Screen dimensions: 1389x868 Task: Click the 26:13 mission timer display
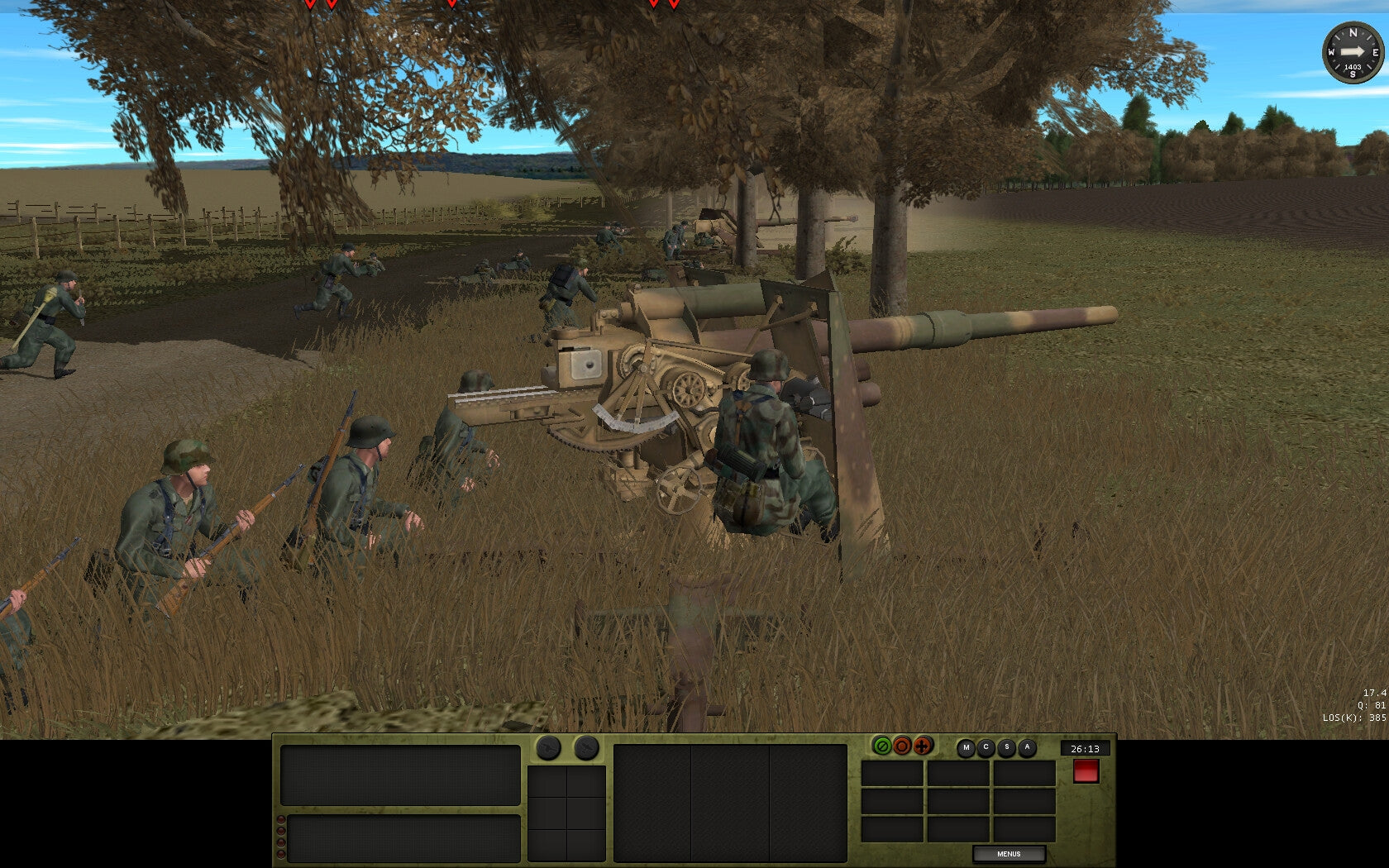(x=1085, y=749)
